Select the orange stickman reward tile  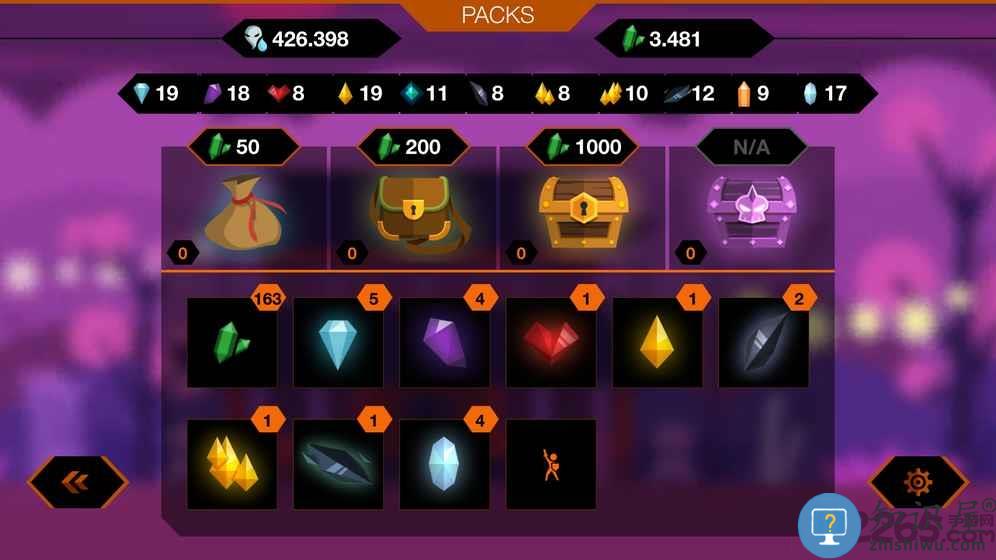(x=551, y=464)
